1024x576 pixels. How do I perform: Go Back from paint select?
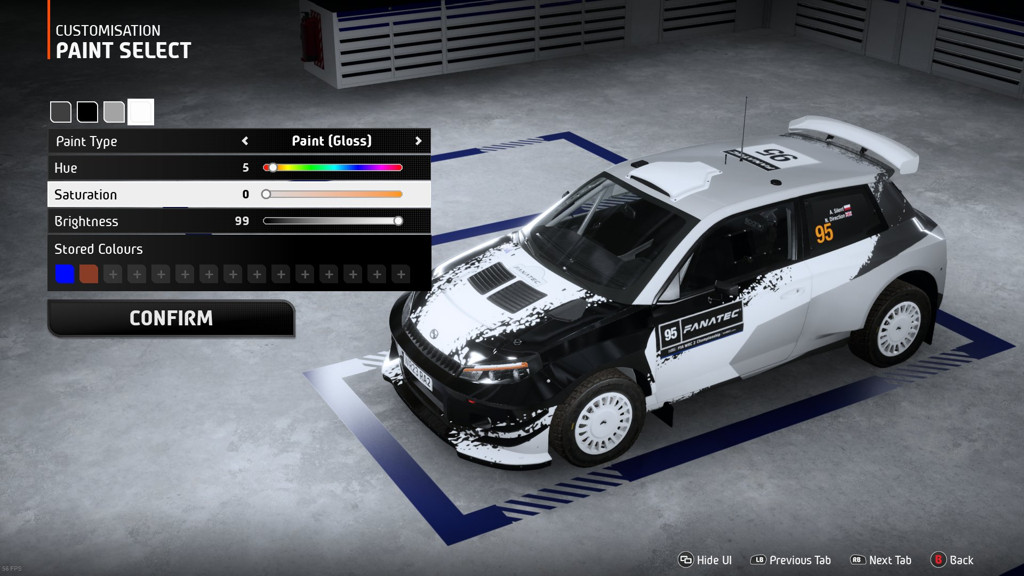pyautogui.click(x=952, y=560)
